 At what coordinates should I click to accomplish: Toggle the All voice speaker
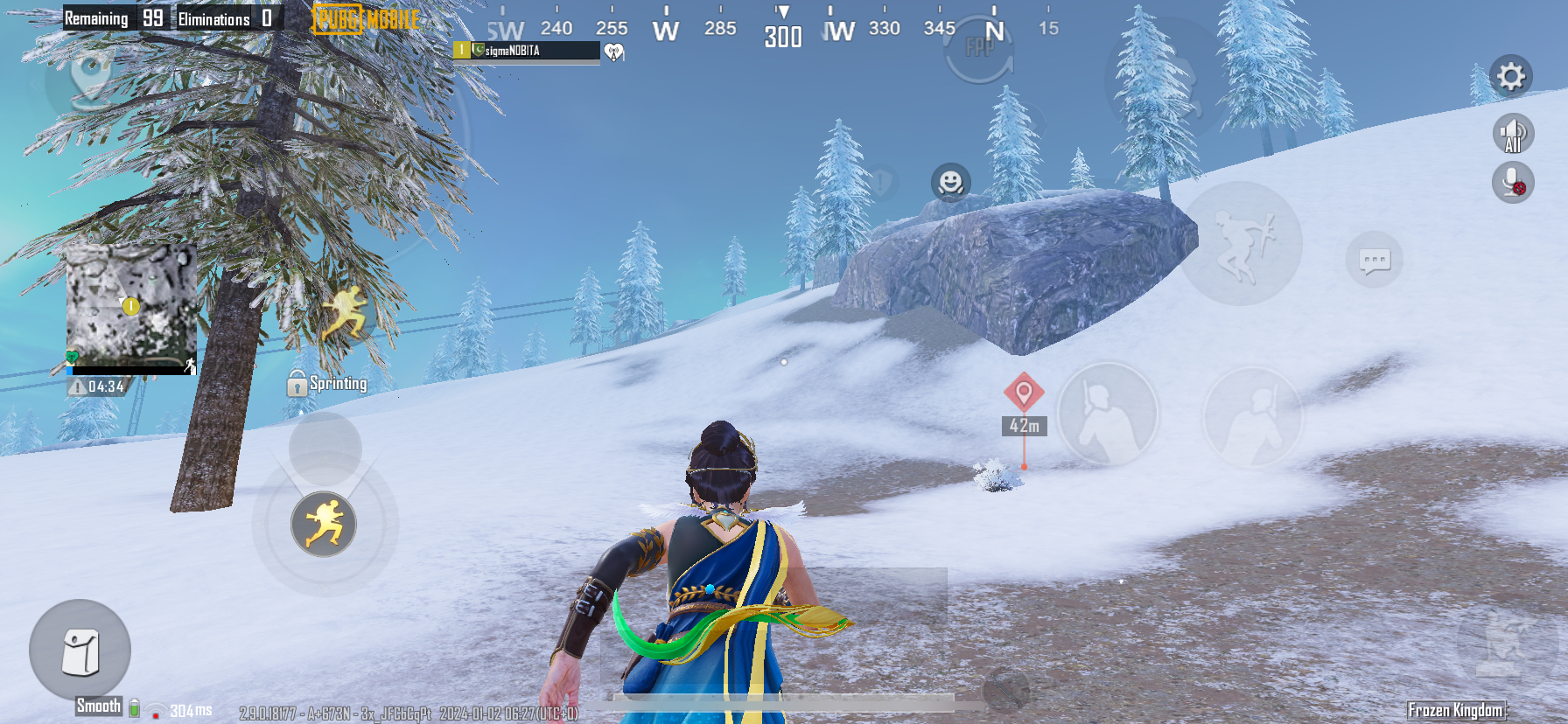(x=1513, y=135)
